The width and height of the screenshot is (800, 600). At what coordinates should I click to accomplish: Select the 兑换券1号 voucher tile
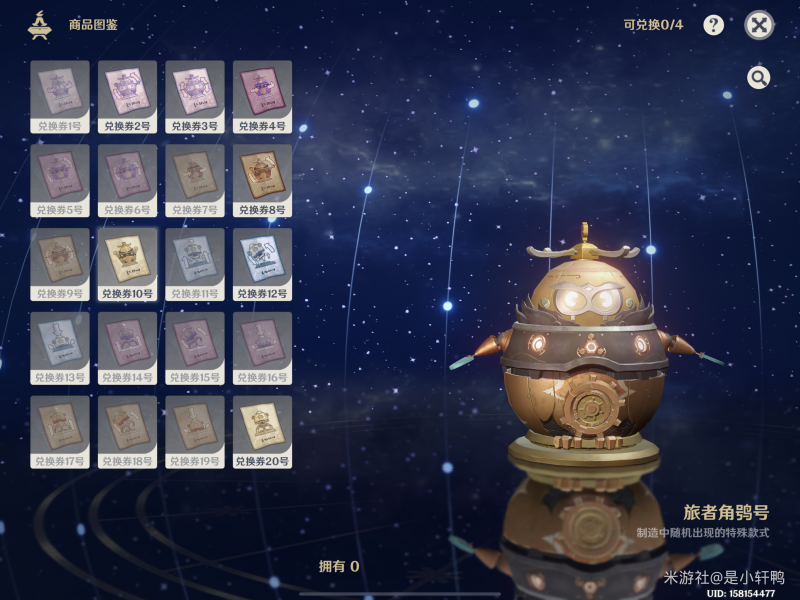(x=60, y=97)
